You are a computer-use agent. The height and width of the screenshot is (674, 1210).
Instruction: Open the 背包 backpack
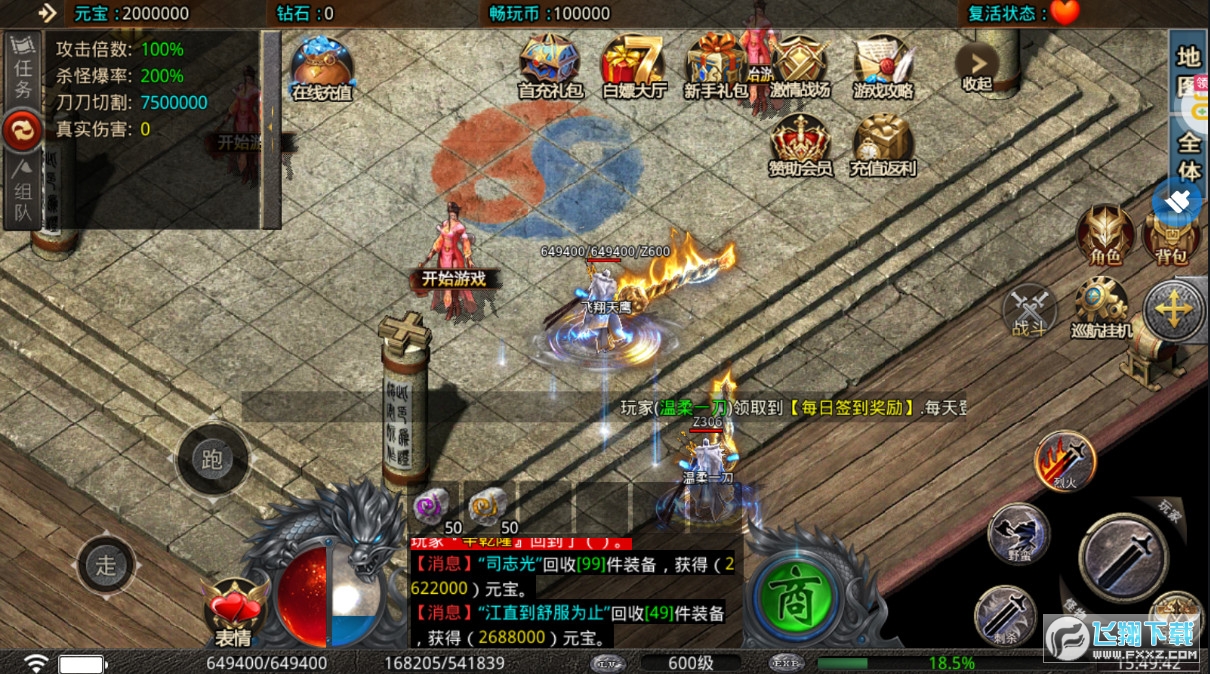(x=1170, y=236)
